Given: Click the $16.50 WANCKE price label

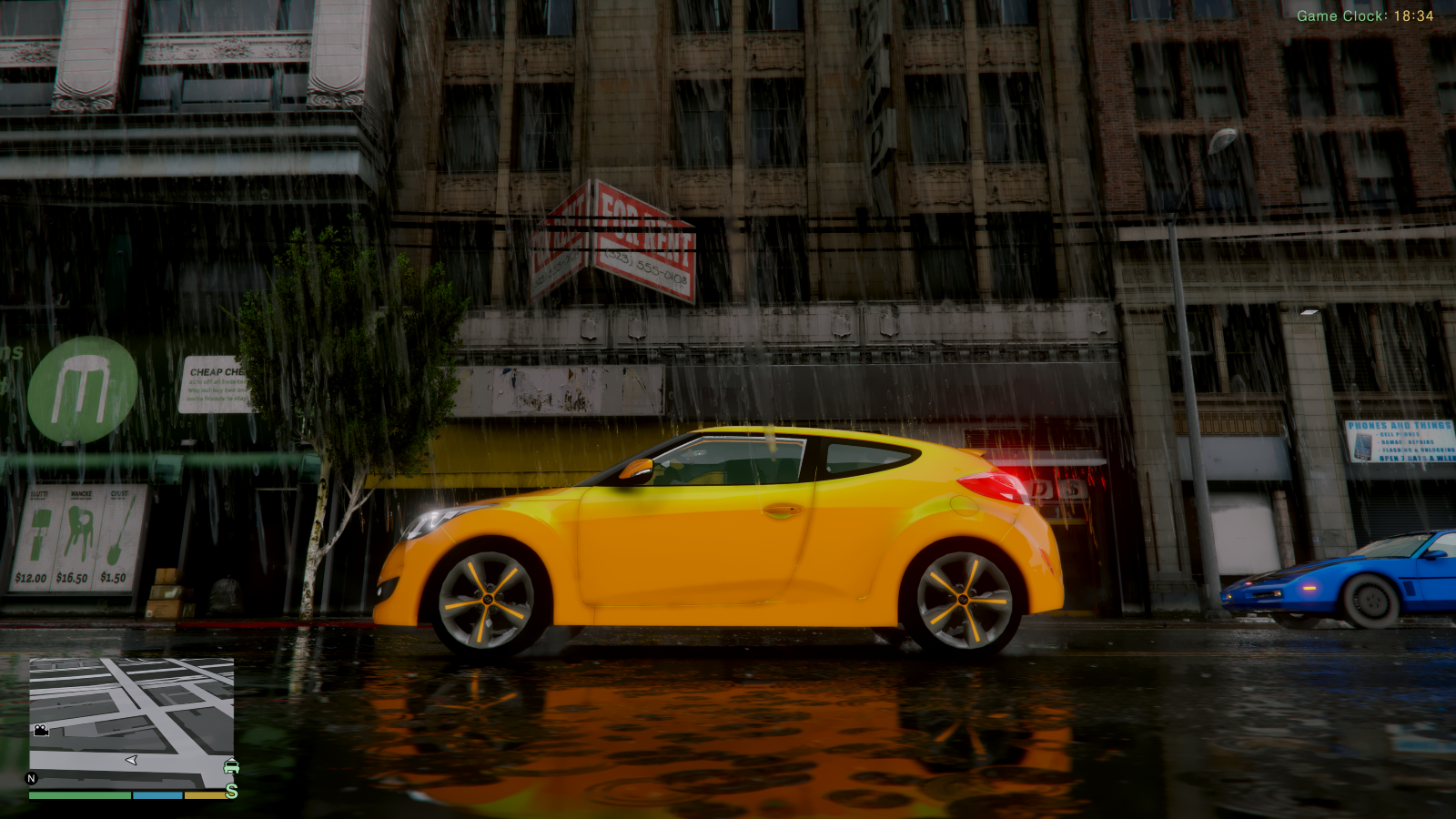Looking at the screenshot, I should pyautogui.click(x=73, y=578).
